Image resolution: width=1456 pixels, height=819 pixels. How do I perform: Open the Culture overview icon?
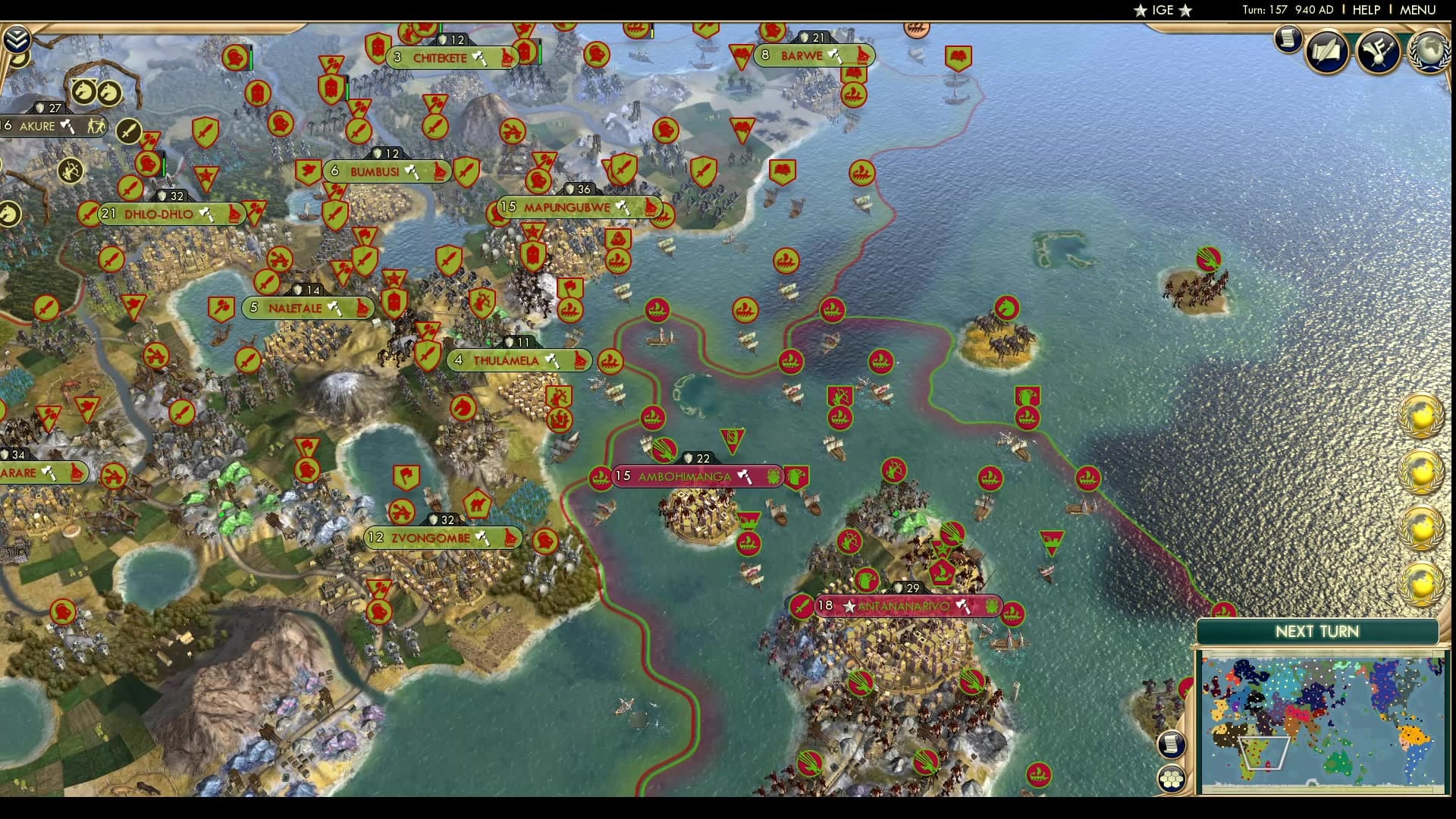(x=1377, y=51)
